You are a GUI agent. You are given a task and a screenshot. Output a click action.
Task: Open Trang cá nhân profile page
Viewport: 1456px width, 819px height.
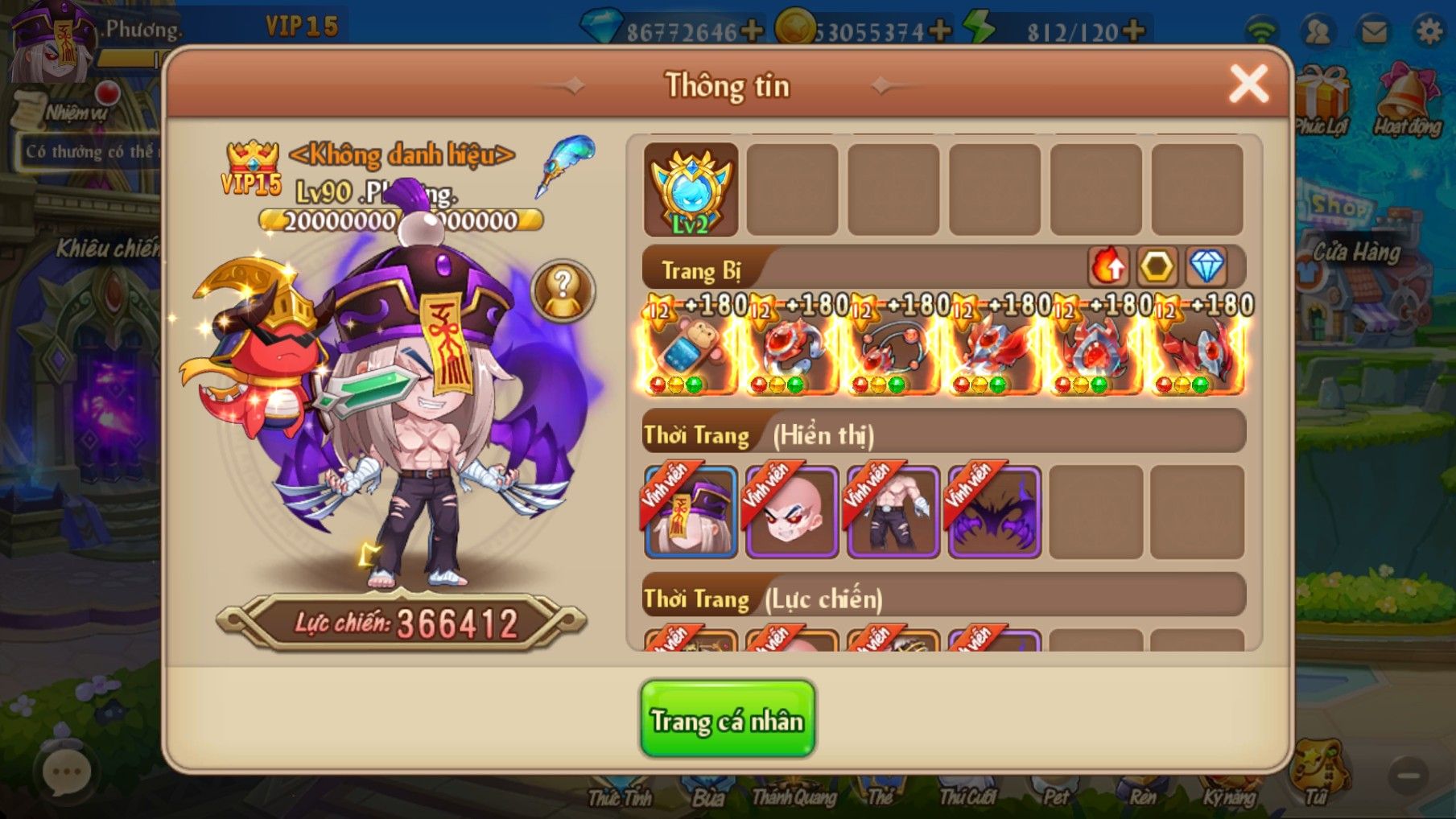click(728, 719)
